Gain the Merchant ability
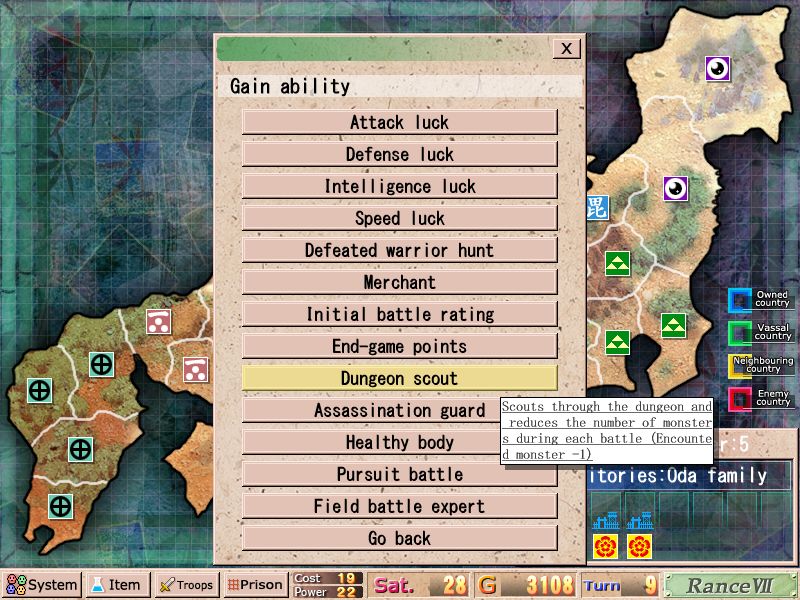 pos(399,282)
